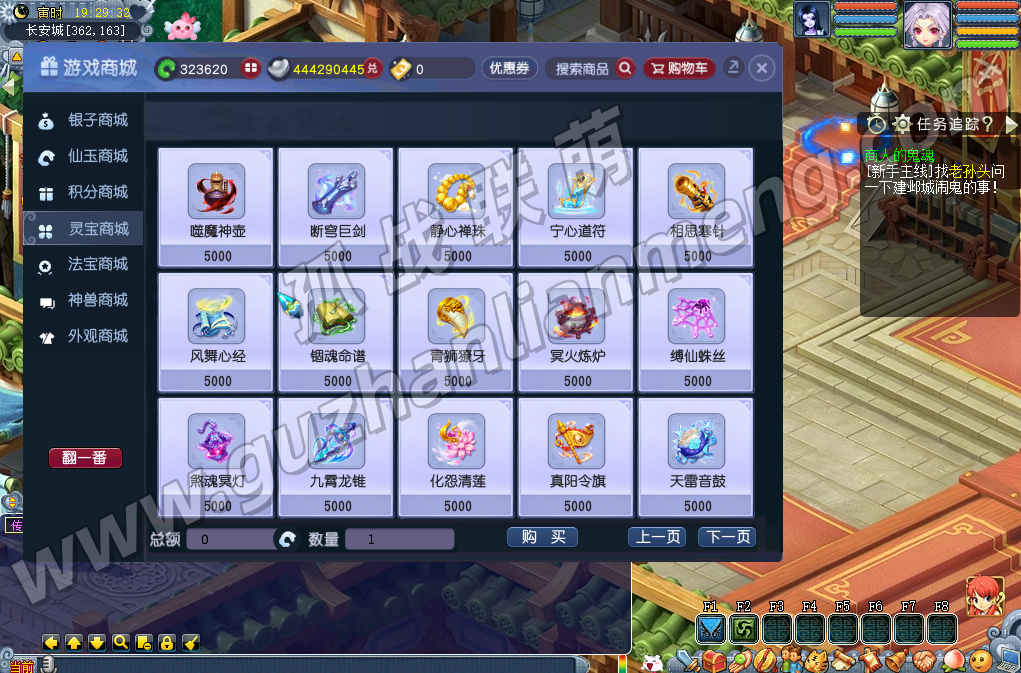Close the game shop window
The height and width of the screenshot is (673, 1021).
pyautogui.click(x=762, y=68)
